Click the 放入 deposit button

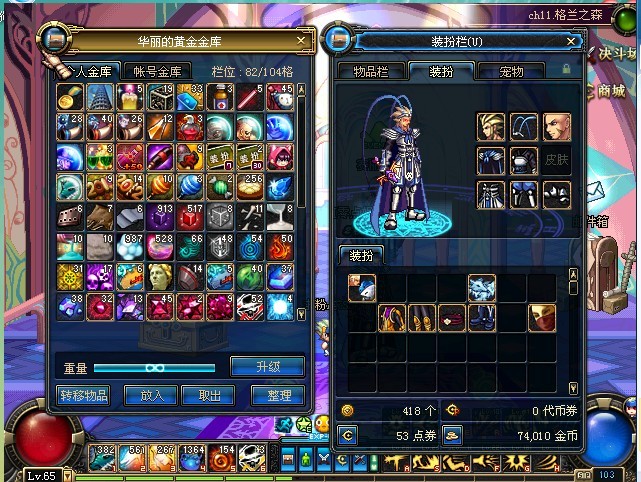tap(151, 395)
